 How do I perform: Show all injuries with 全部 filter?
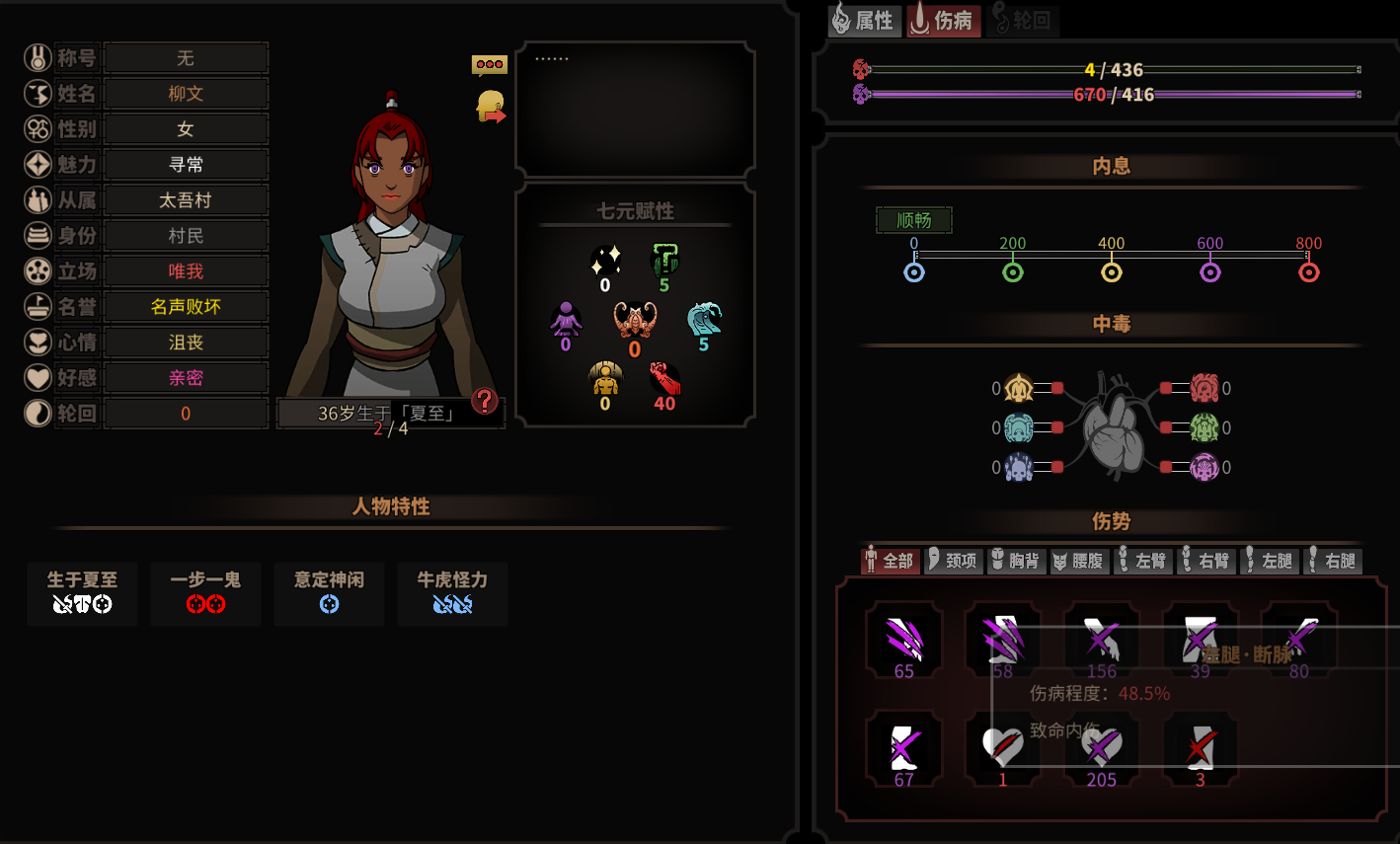(890, 561)
